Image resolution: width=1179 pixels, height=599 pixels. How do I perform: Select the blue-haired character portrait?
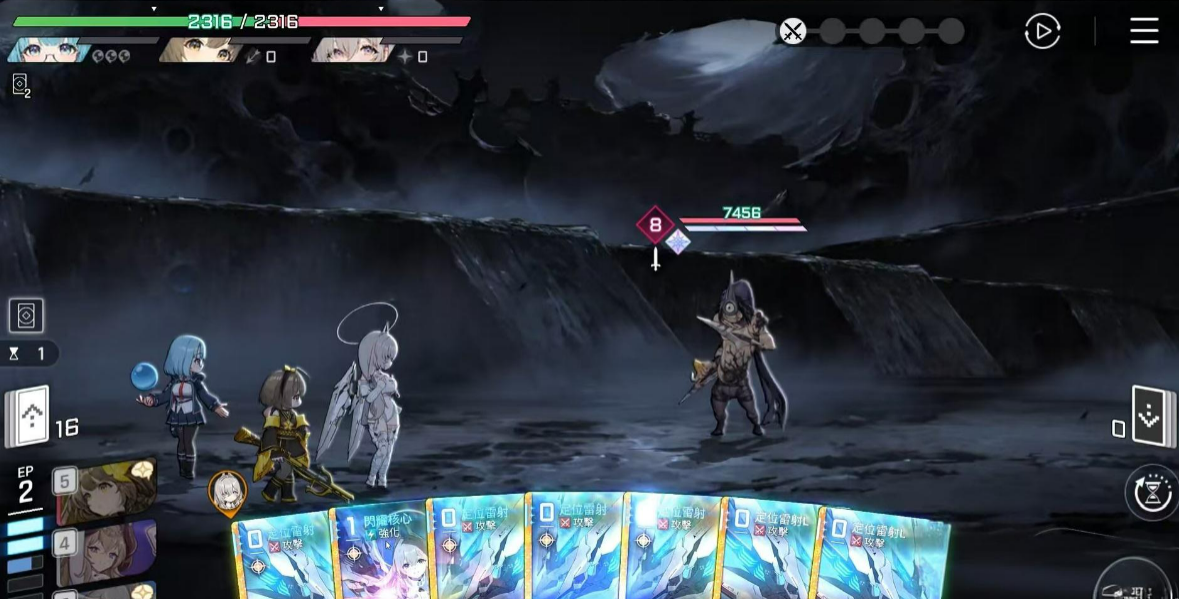(x=47, y=49)
